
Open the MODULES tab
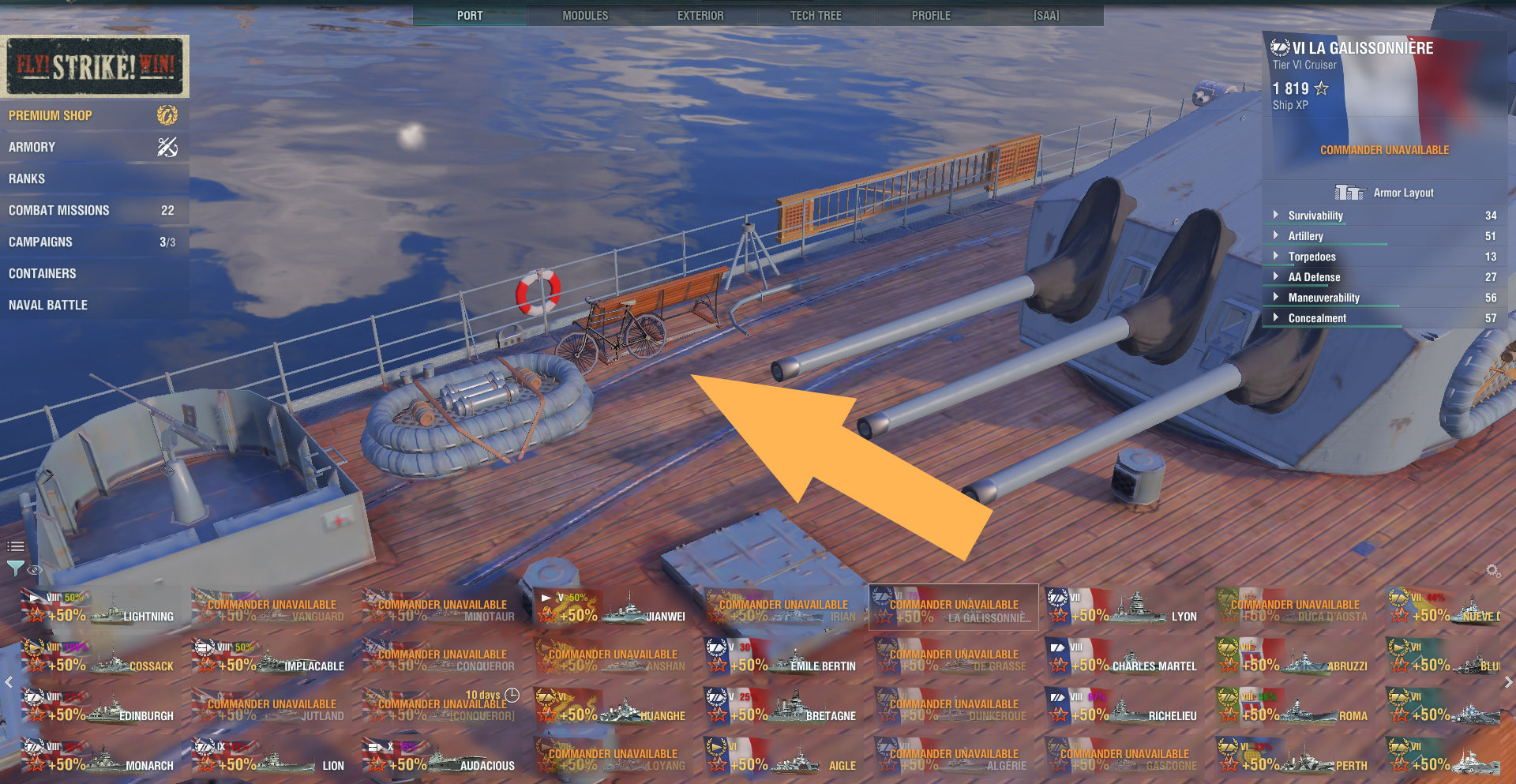[x=584, y=14]
